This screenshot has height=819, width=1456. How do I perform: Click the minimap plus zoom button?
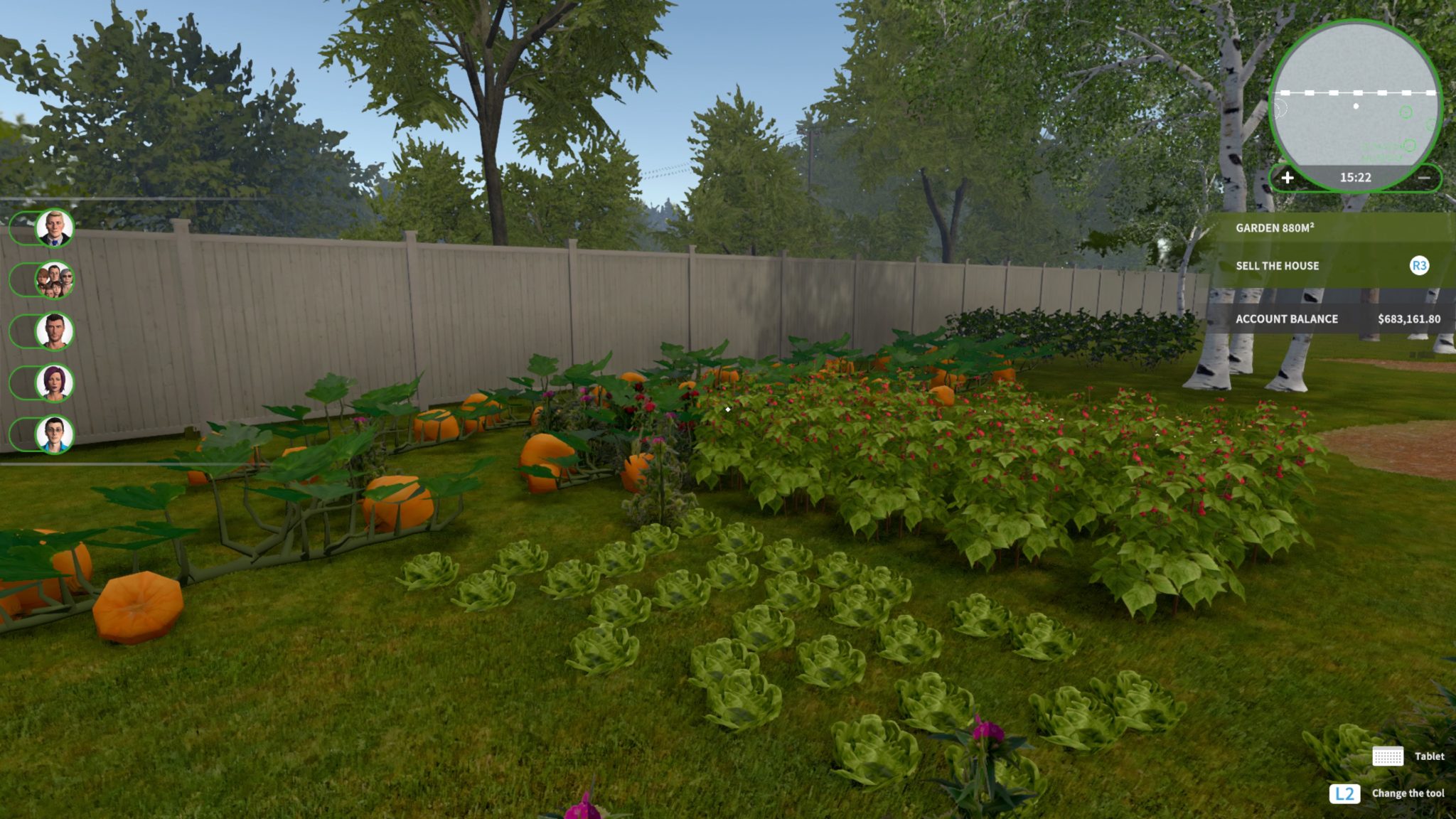[1288, 178]
